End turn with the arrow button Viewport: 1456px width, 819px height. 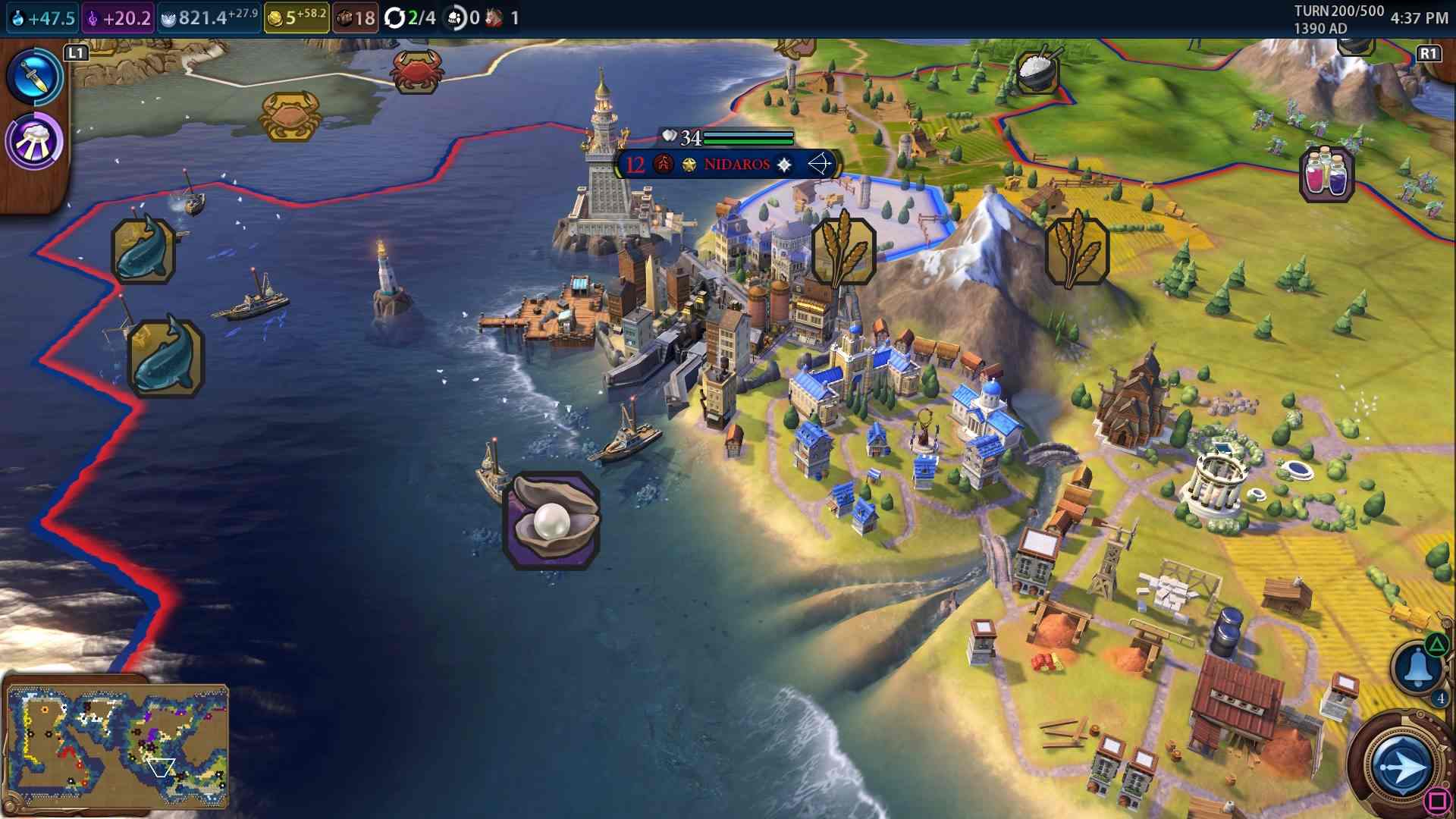click(x=1401, y=766)
